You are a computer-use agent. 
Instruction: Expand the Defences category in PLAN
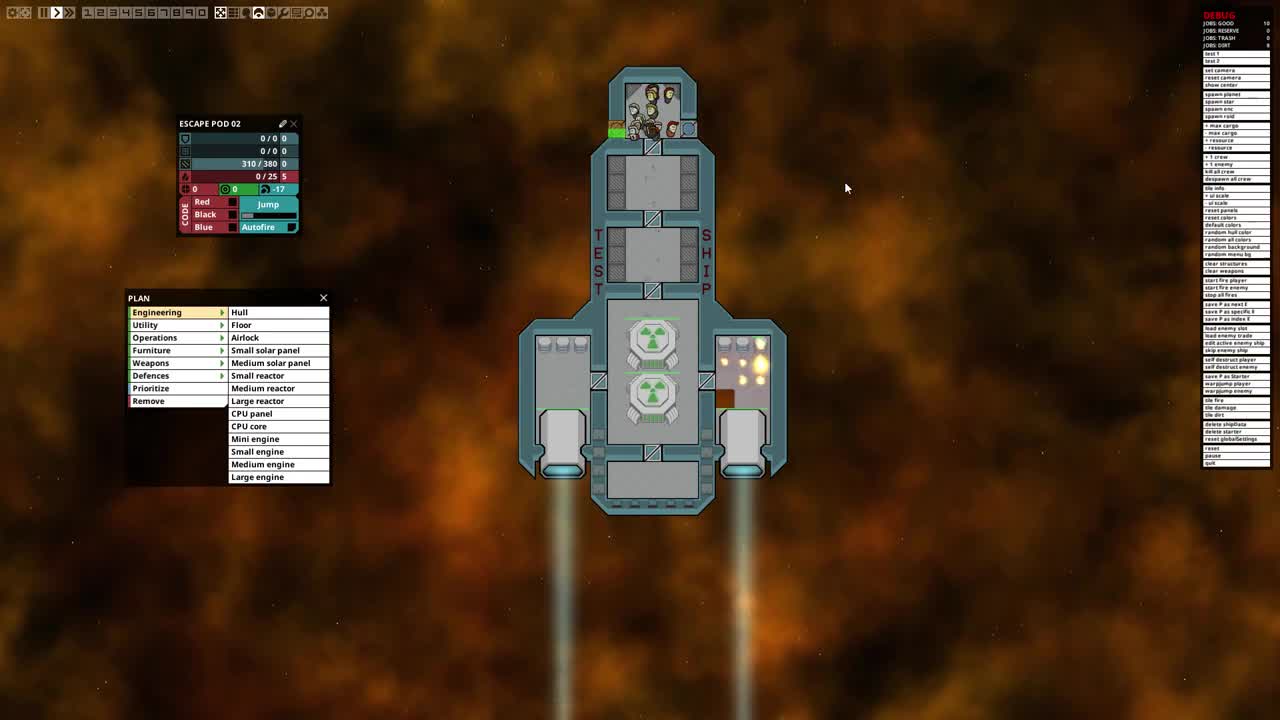pos(177,375)
